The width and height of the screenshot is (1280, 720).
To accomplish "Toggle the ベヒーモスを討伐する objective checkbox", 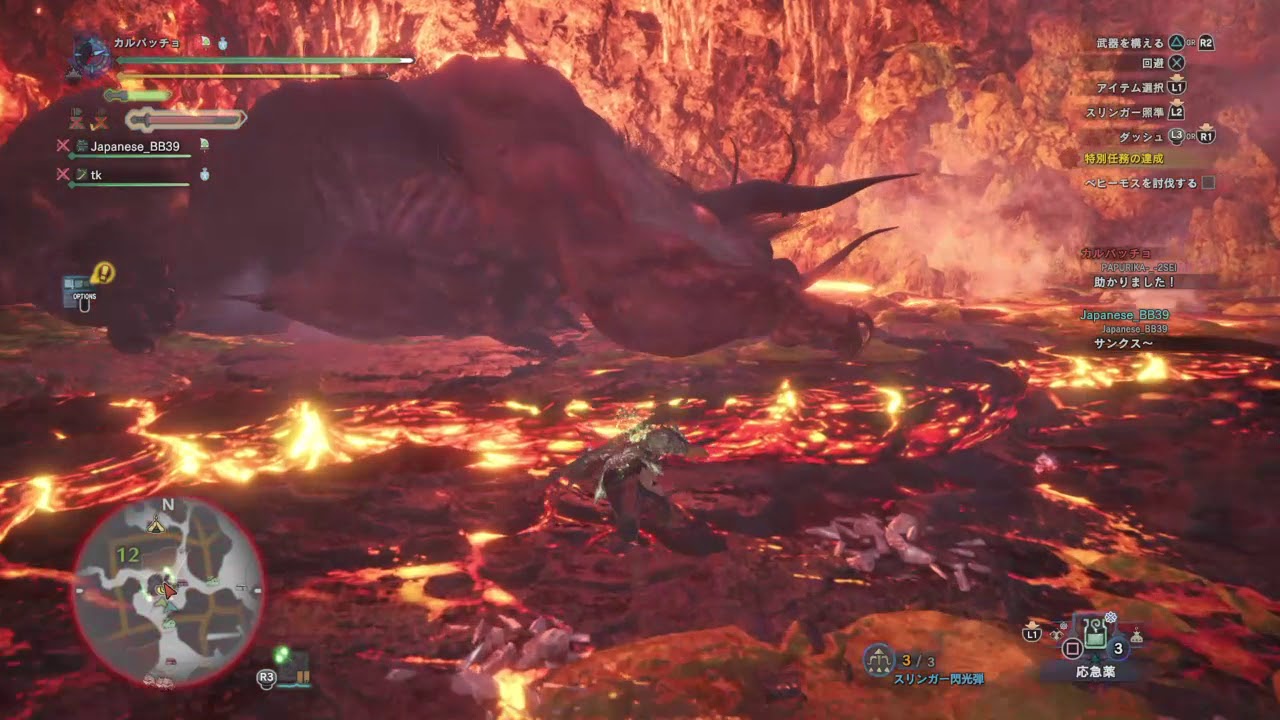I will [x=1208, y=183].
